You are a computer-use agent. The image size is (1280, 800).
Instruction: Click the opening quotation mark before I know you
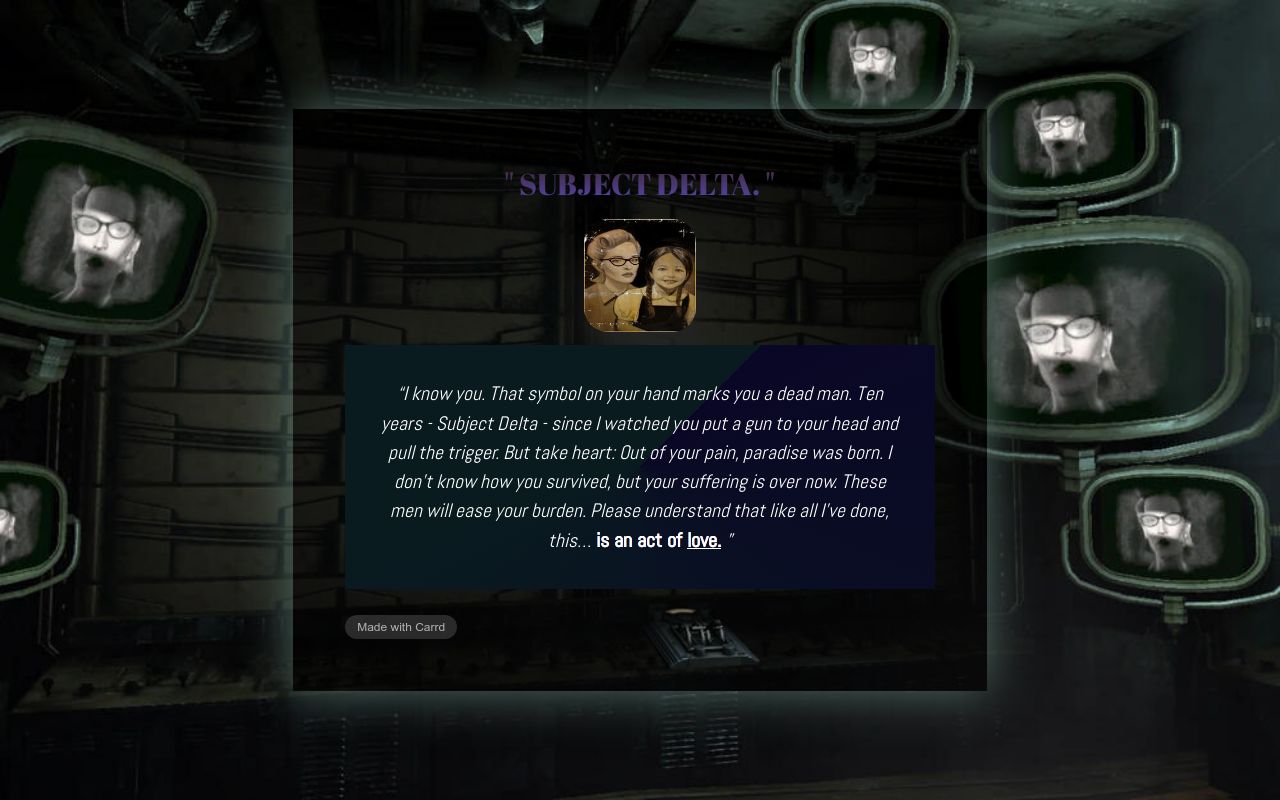pyautogui.click(x=402, y=393)
